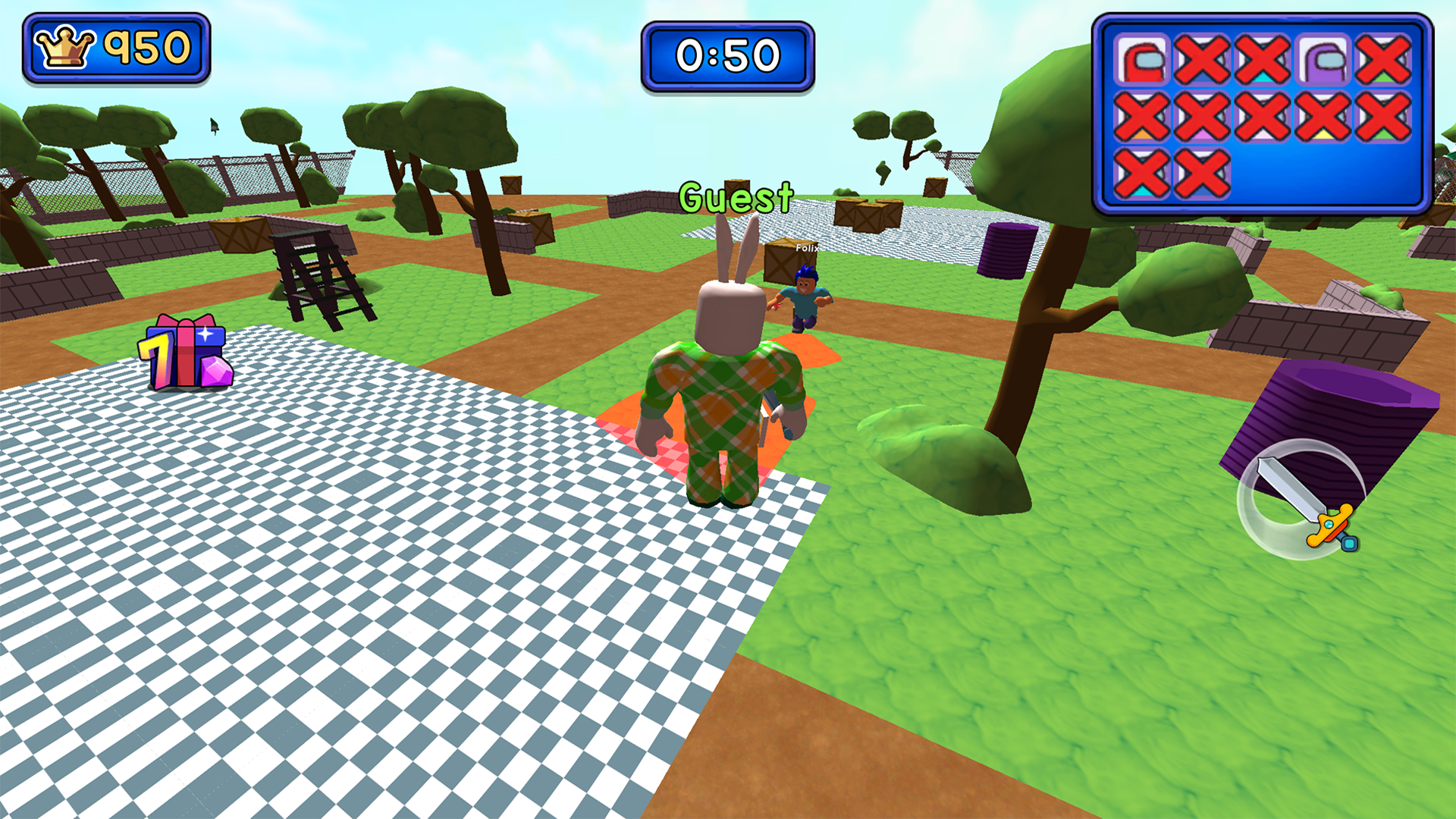Click the eliminated blue player's X mark
This screenshot has width=1456, height=819.
tap(1202, 58)
